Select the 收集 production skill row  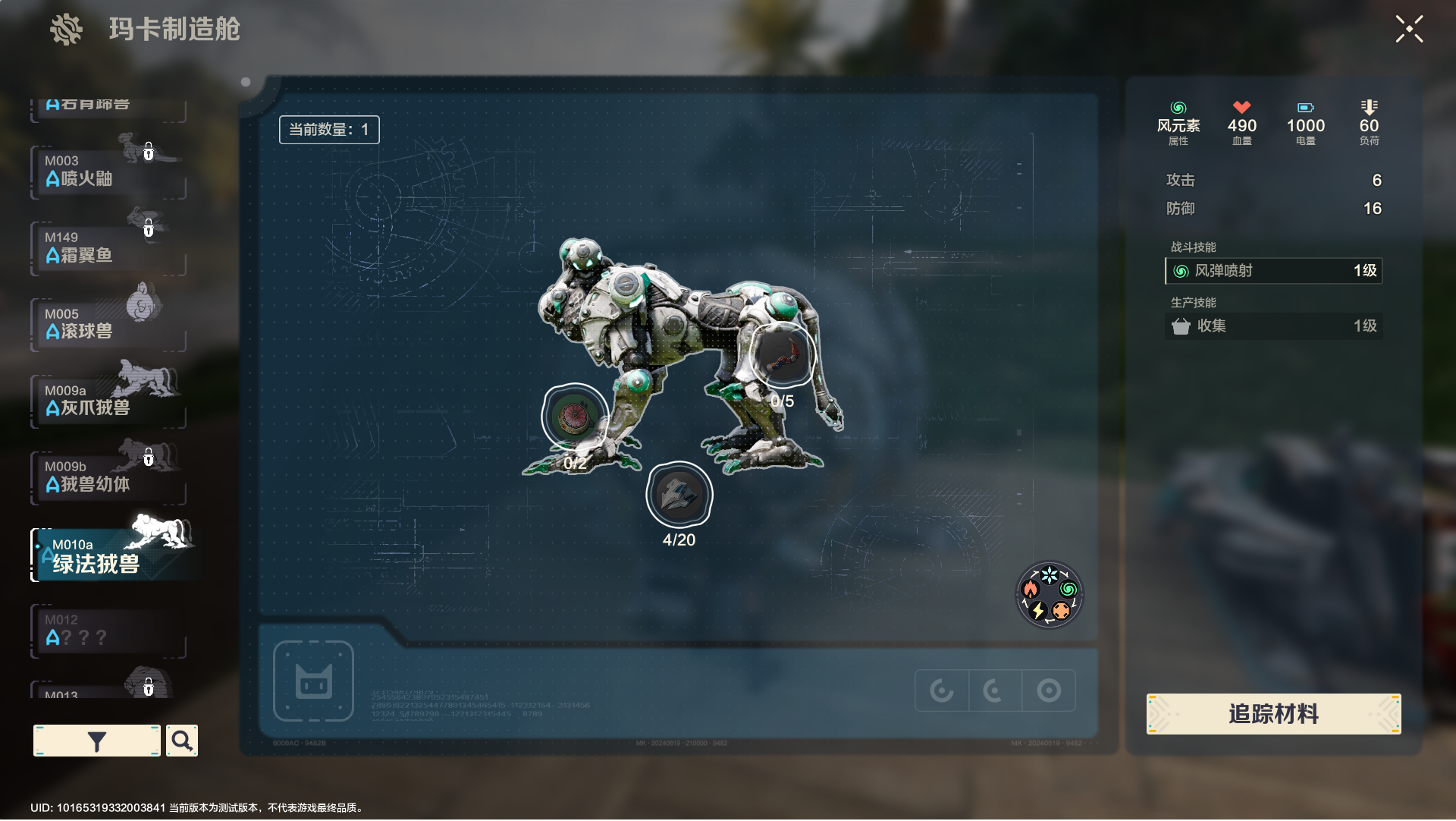click(x=1273, y=326)
